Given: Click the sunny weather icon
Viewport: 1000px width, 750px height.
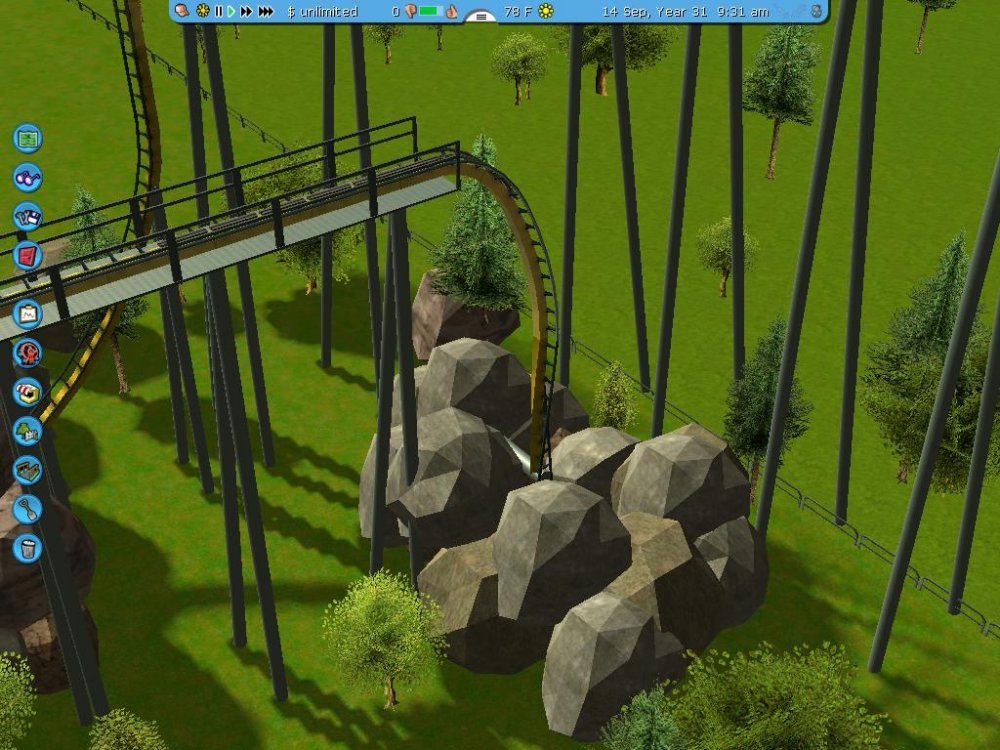Looking at the screenshot, I should coord(546,11).
